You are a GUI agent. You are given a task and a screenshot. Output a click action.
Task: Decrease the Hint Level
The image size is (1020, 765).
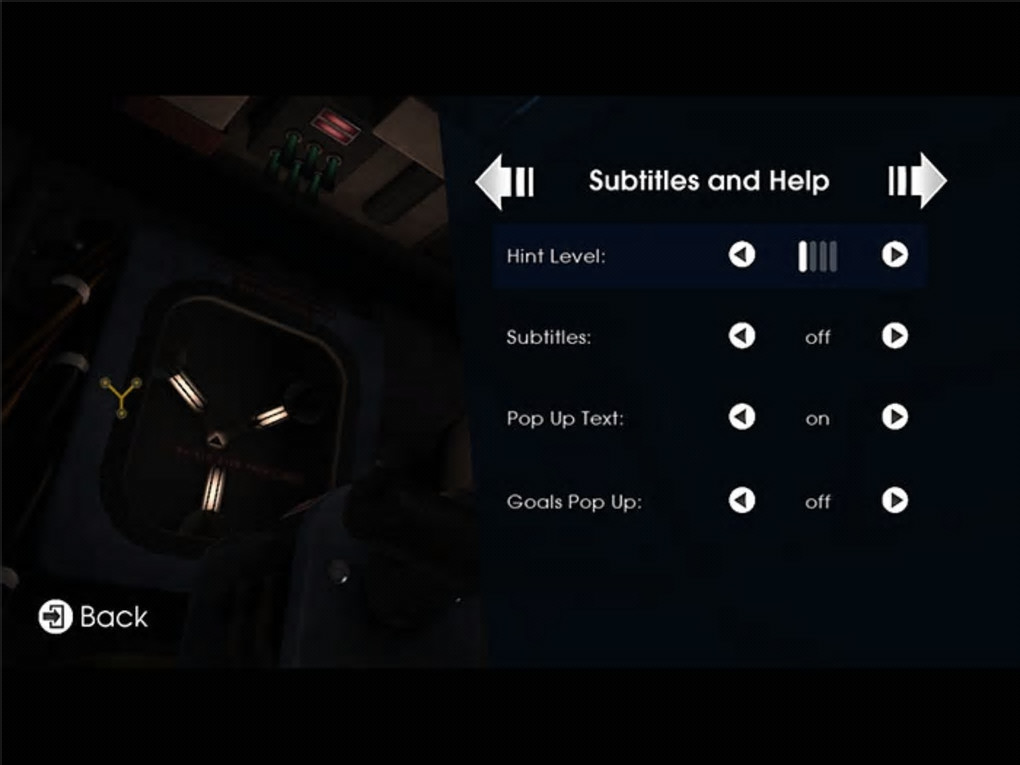pyautogui.click(x=741, y=256)
